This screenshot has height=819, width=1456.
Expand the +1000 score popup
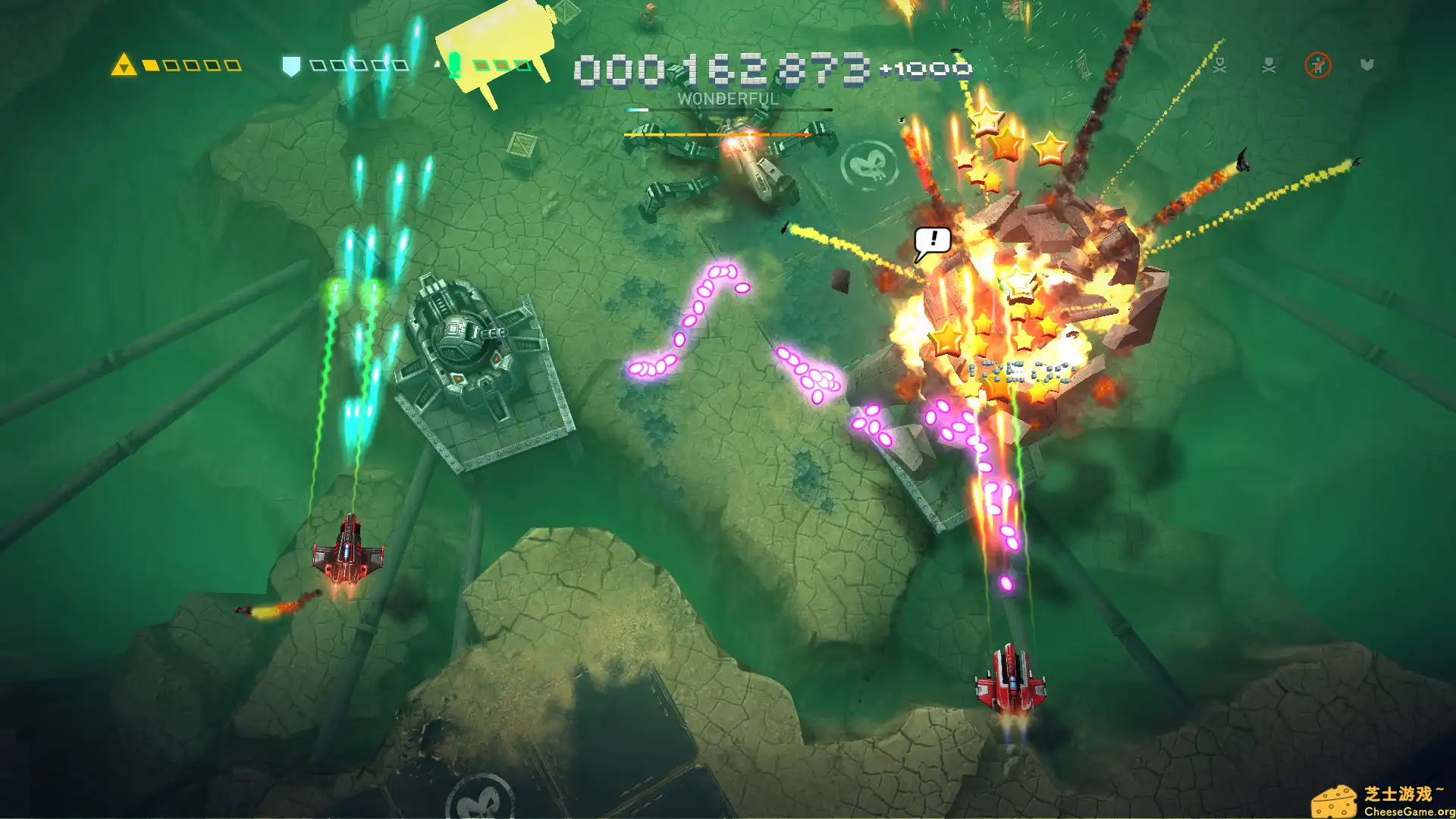click(x=927, y=67)
